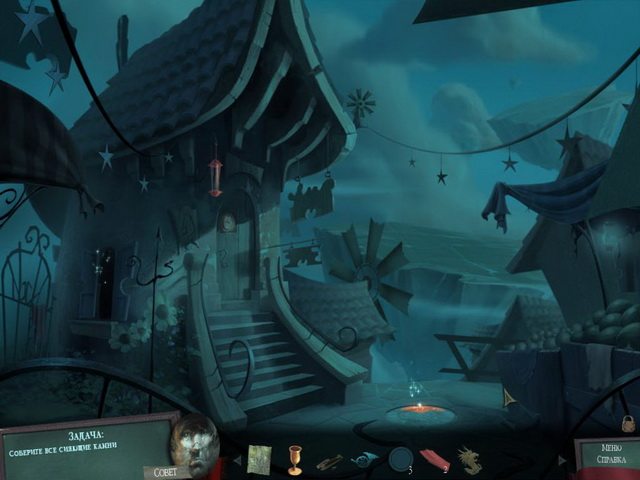Select the round blue stone item
Viewport: 640px width, 480px height.
(x=401, y=459)
